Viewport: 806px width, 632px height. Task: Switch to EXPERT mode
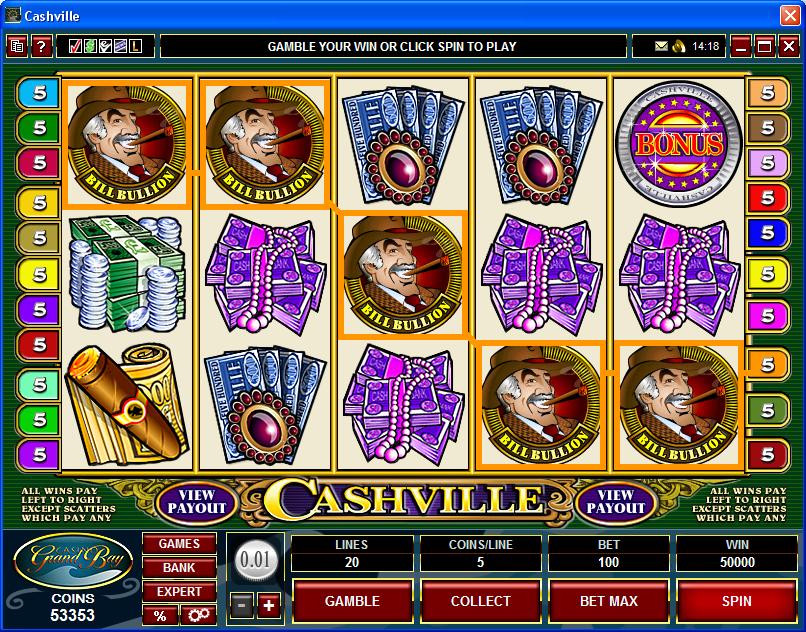[x=180, y=592]
